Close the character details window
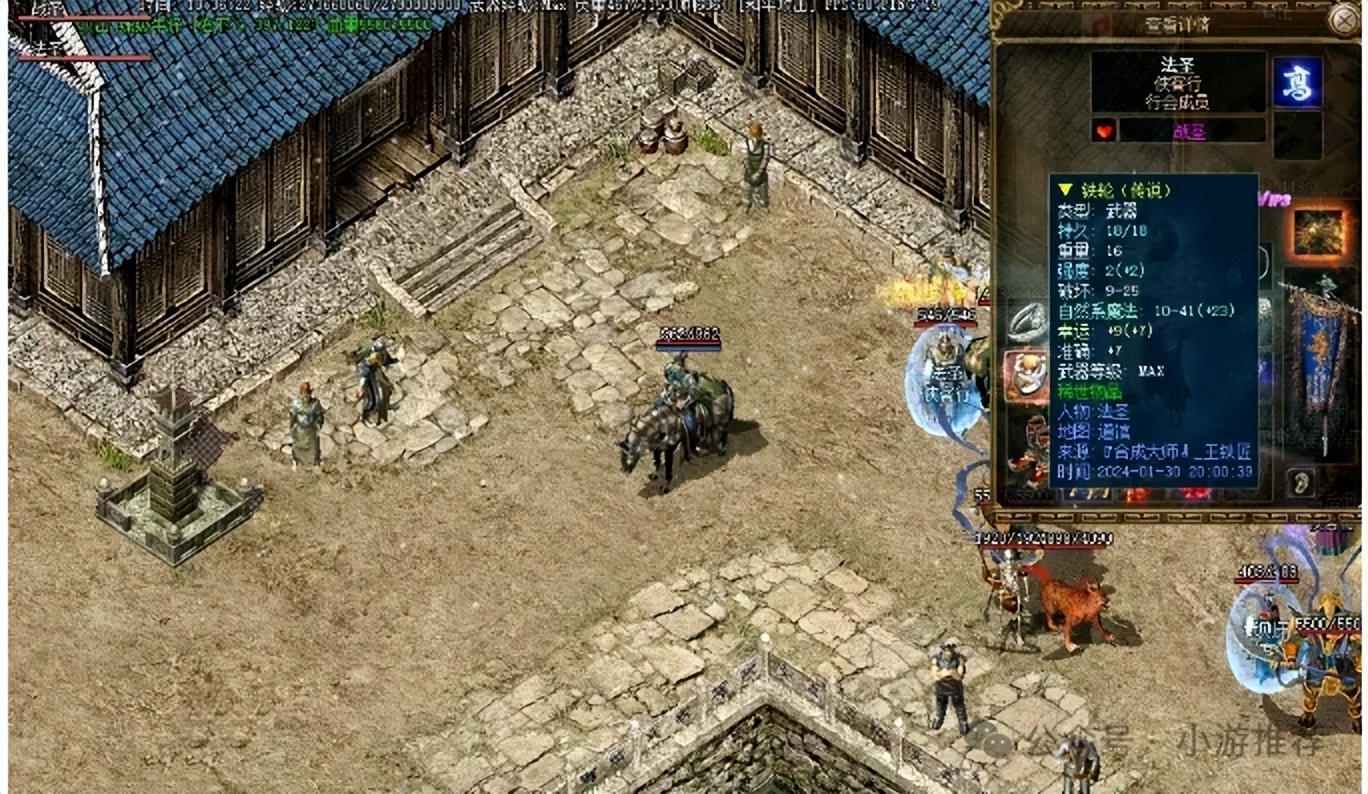This screenshot has height=794, width=1368. click(x=1343, y=19)
